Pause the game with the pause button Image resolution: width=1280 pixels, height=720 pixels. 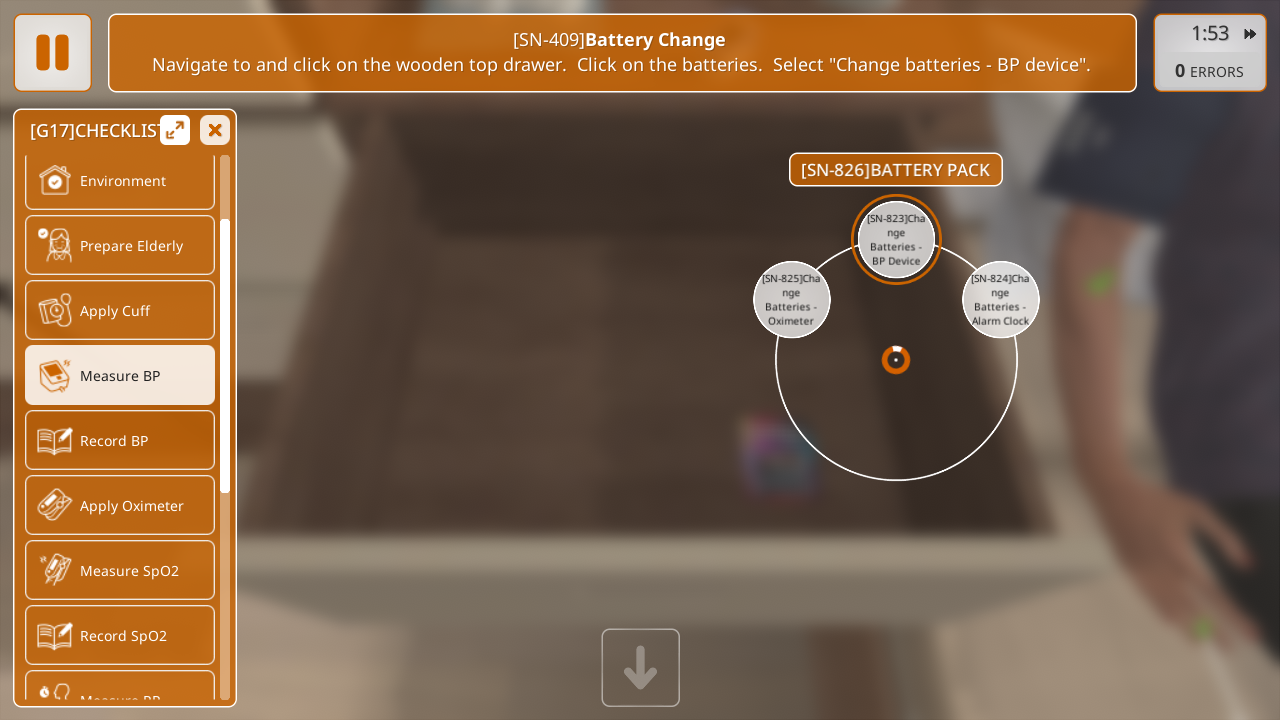click(x=52, y=53)
